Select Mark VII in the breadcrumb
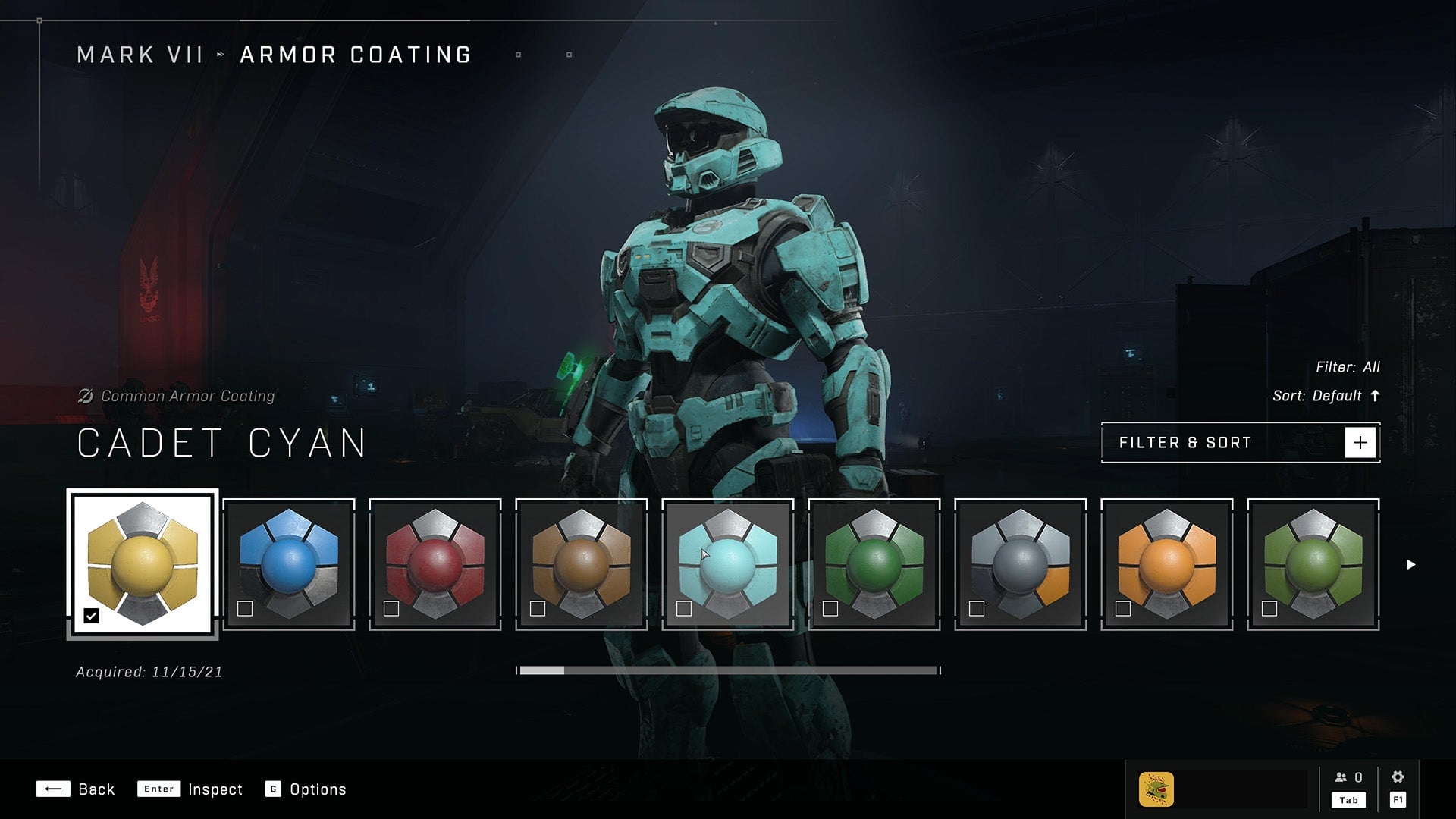1456x819 pixels. (141, 54)
